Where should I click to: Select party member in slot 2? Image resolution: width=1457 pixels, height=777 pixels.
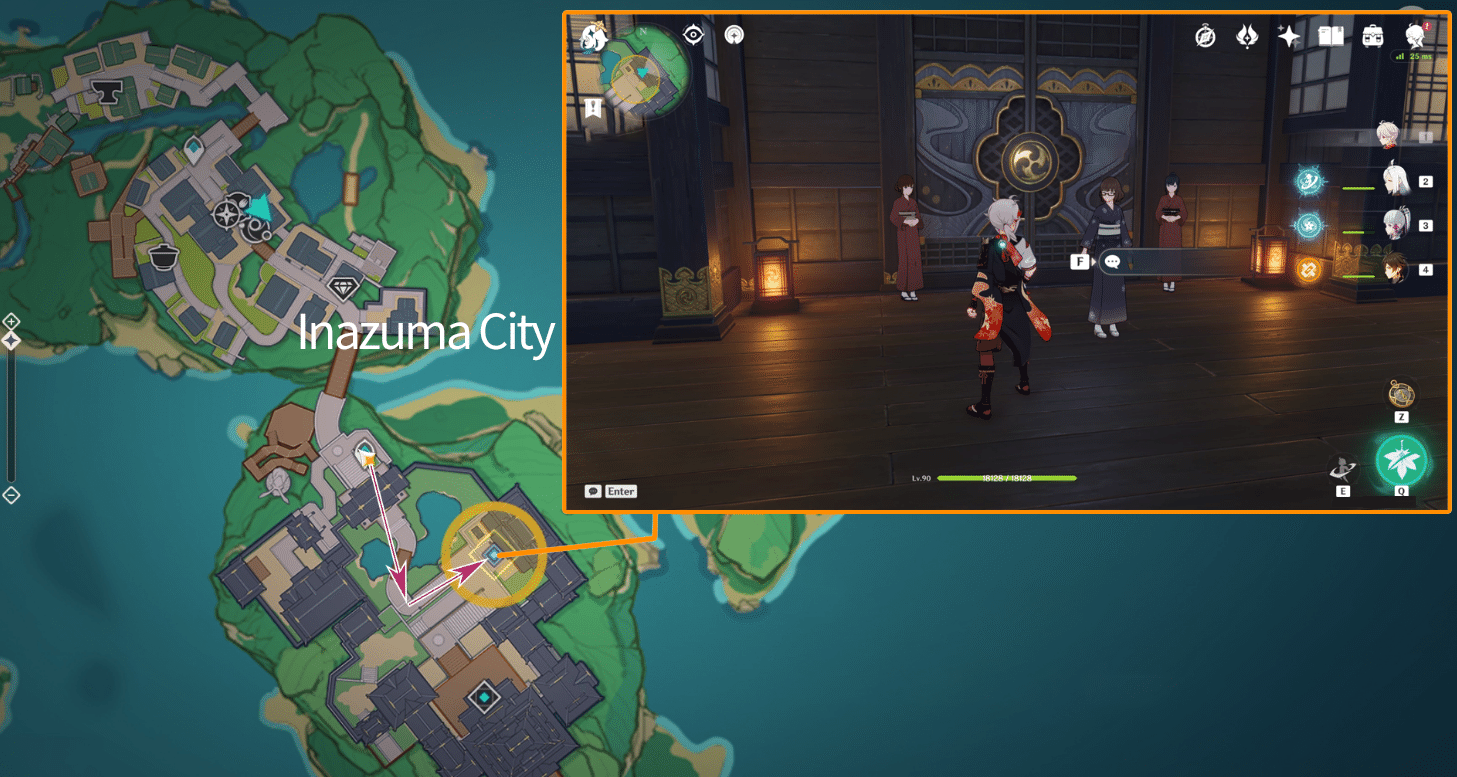click(1397, 182)
